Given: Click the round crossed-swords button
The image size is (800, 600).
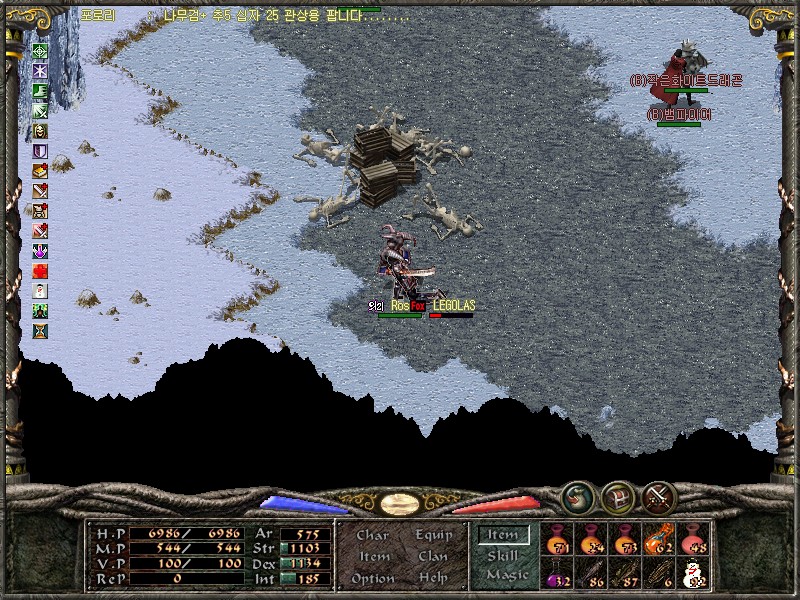Looking at the screenshot, I should pos(659,496).
